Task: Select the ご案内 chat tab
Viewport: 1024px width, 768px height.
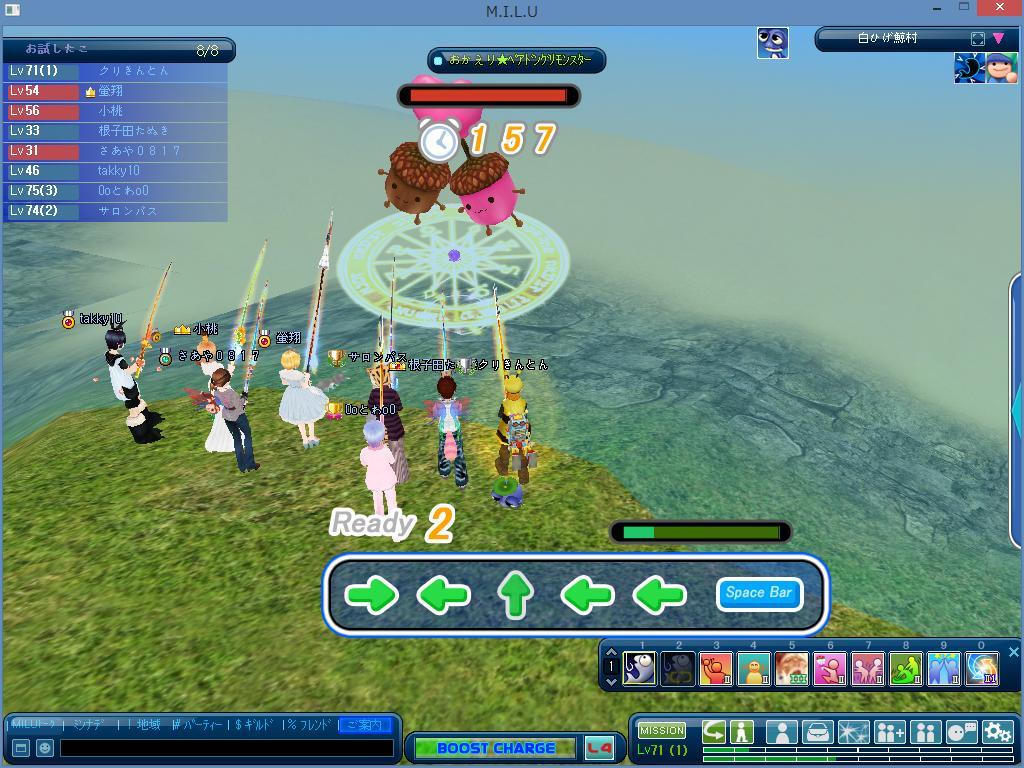Action: [x=365, y=724]
